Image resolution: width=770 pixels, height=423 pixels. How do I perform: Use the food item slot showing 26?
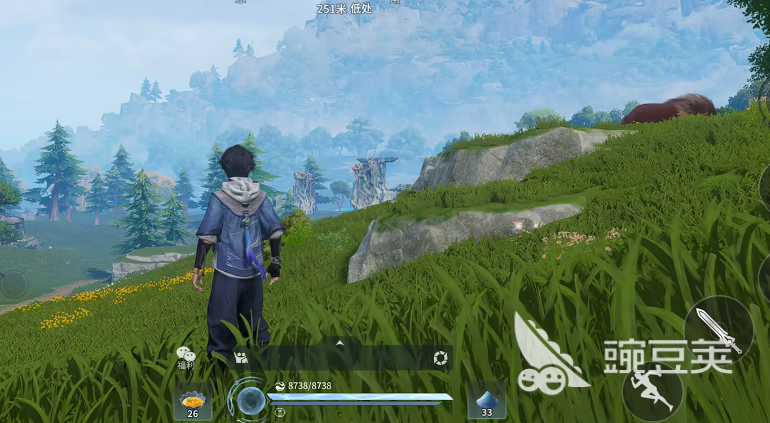click(x=192, y=401)
